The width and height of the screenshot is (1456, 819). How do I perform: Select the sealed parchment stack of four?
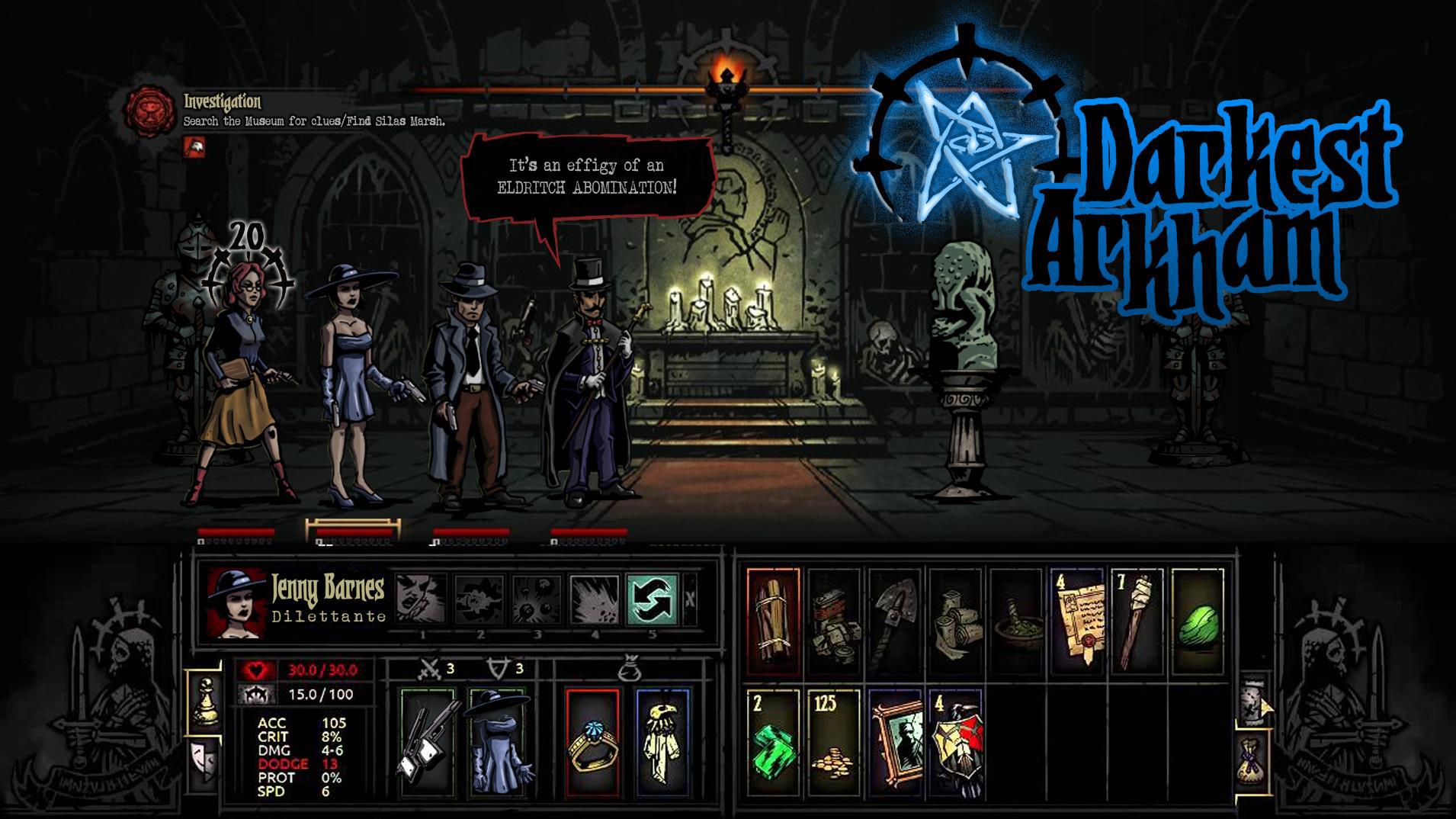click(1077, 621)
